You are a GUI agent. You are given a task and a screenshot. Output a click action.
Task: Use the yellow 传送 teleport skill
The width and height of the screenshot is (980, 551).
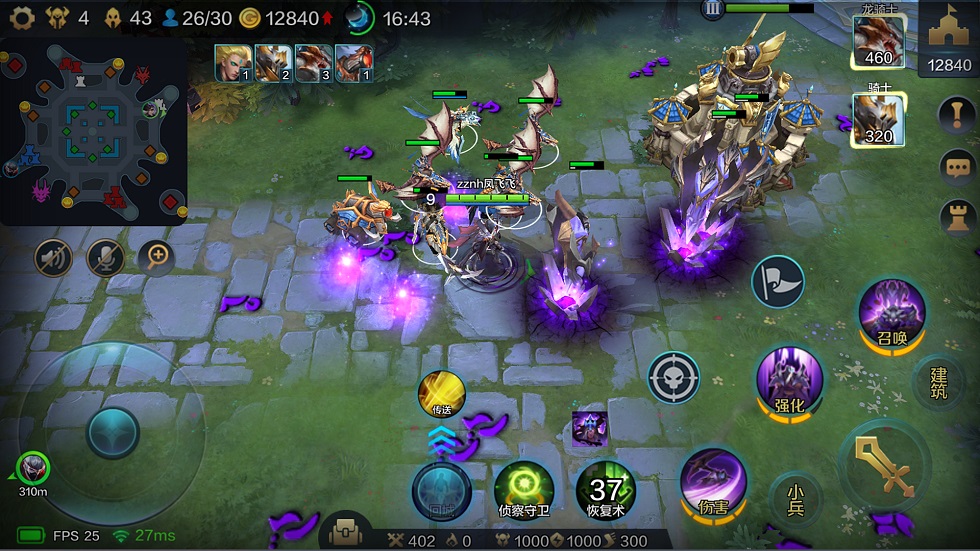(x=442, y=393)
